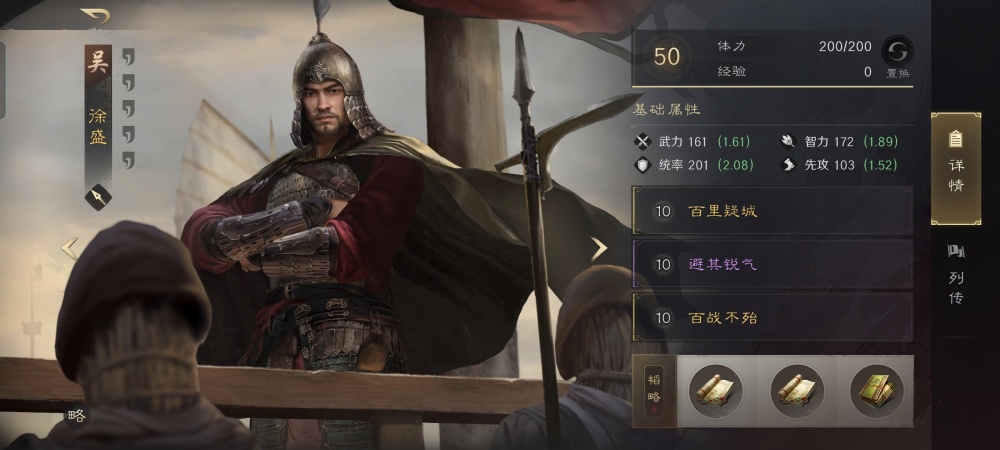This screenshot has width=1000, height=450.
Task: View the 百战不殆 skill details
Action: pos(772,318)
